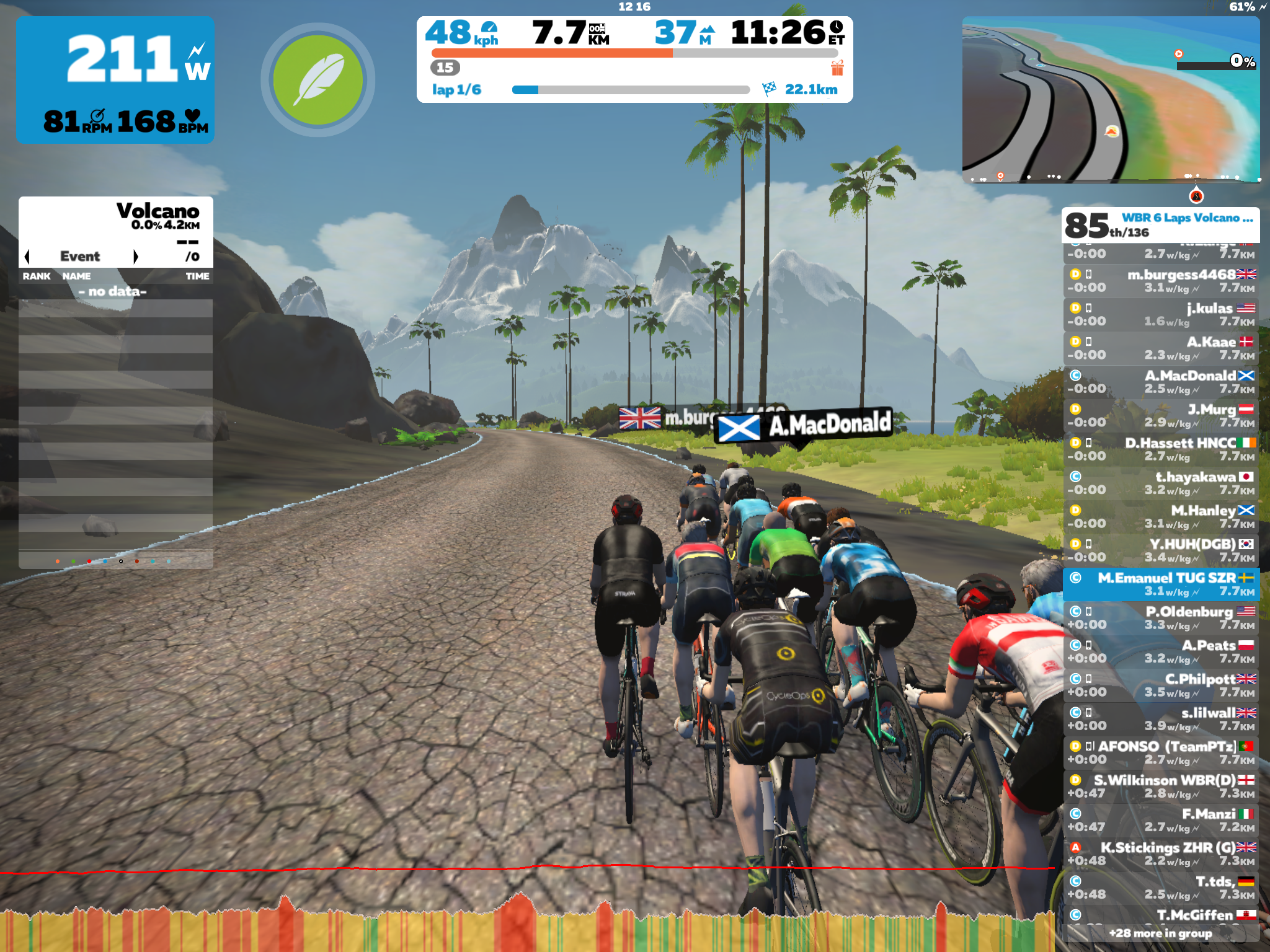1270x952 pixels.
Task: Click the orange gift box icon
Action: 837,68
